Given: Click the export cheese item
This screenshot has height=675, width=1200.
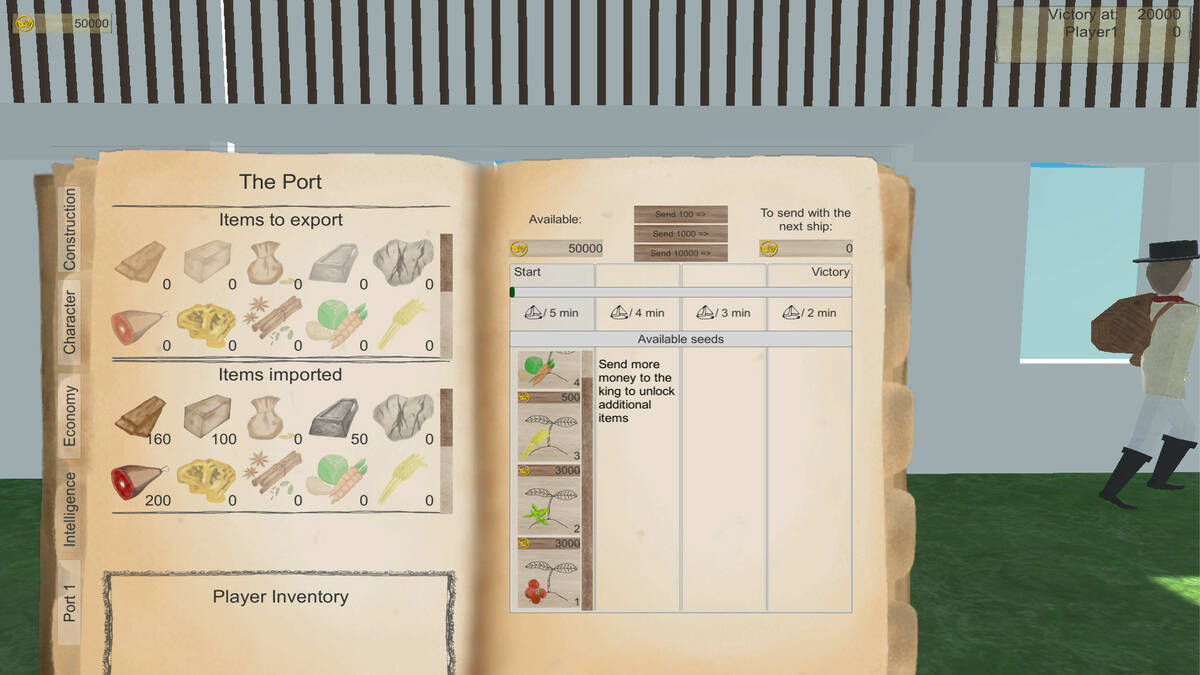Looking at the screenshot, I should (207, 324).
